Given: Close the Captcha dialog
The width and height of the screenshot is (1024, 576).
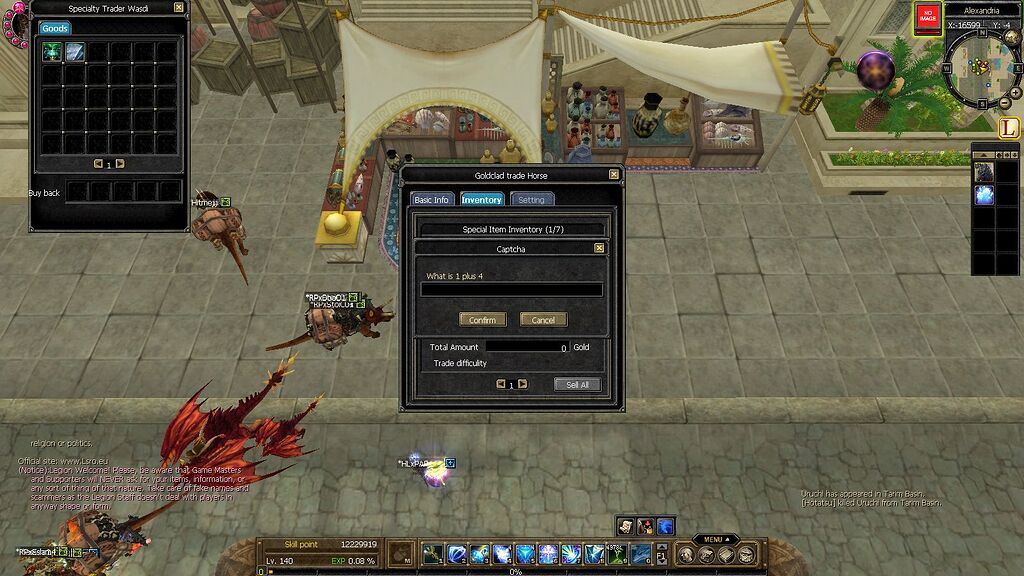Looking at the screenshot, I should coord(599,248).
